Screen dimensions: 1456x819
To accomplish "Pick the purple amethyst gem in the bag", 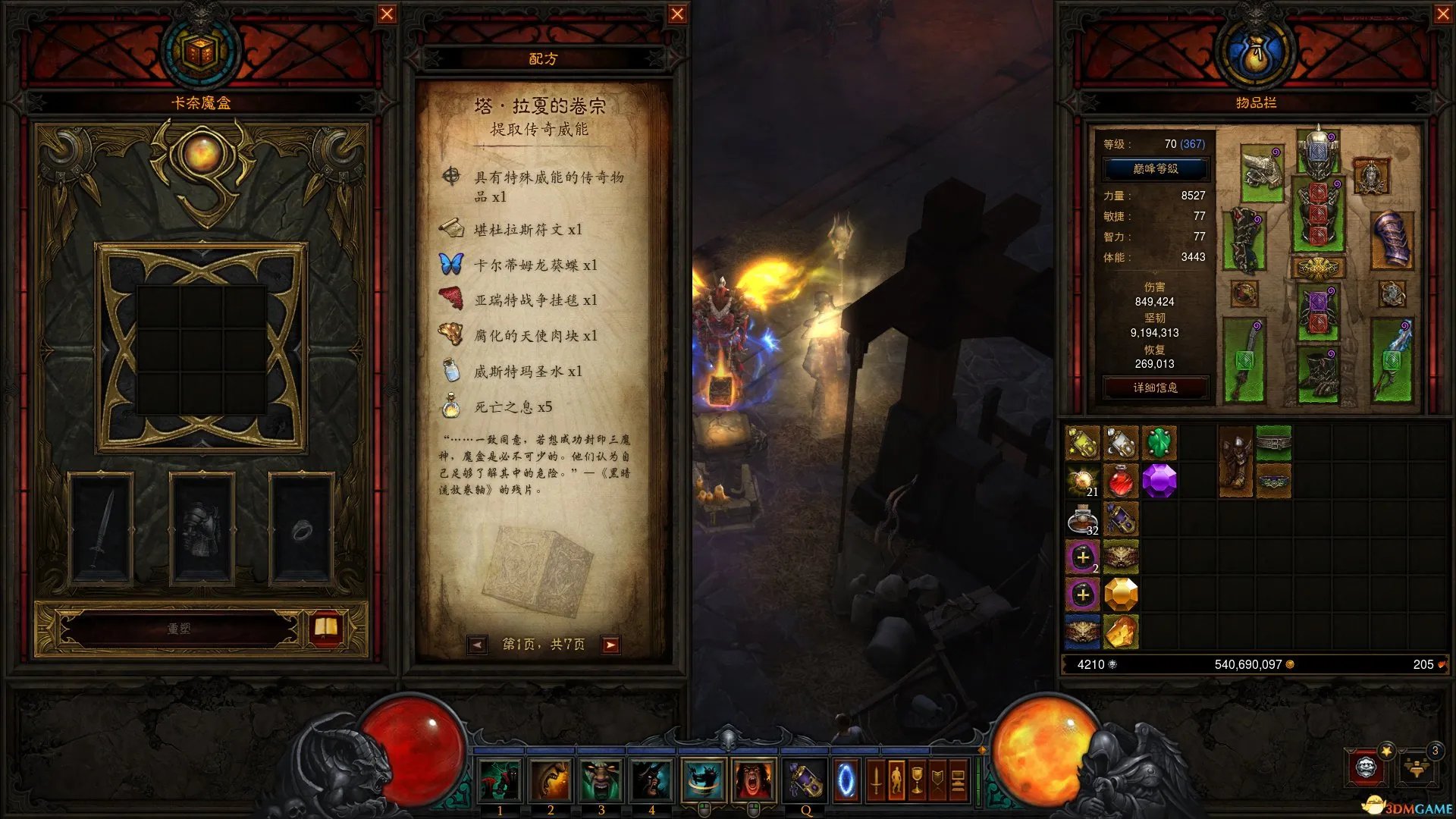I will pos(1159,480).
